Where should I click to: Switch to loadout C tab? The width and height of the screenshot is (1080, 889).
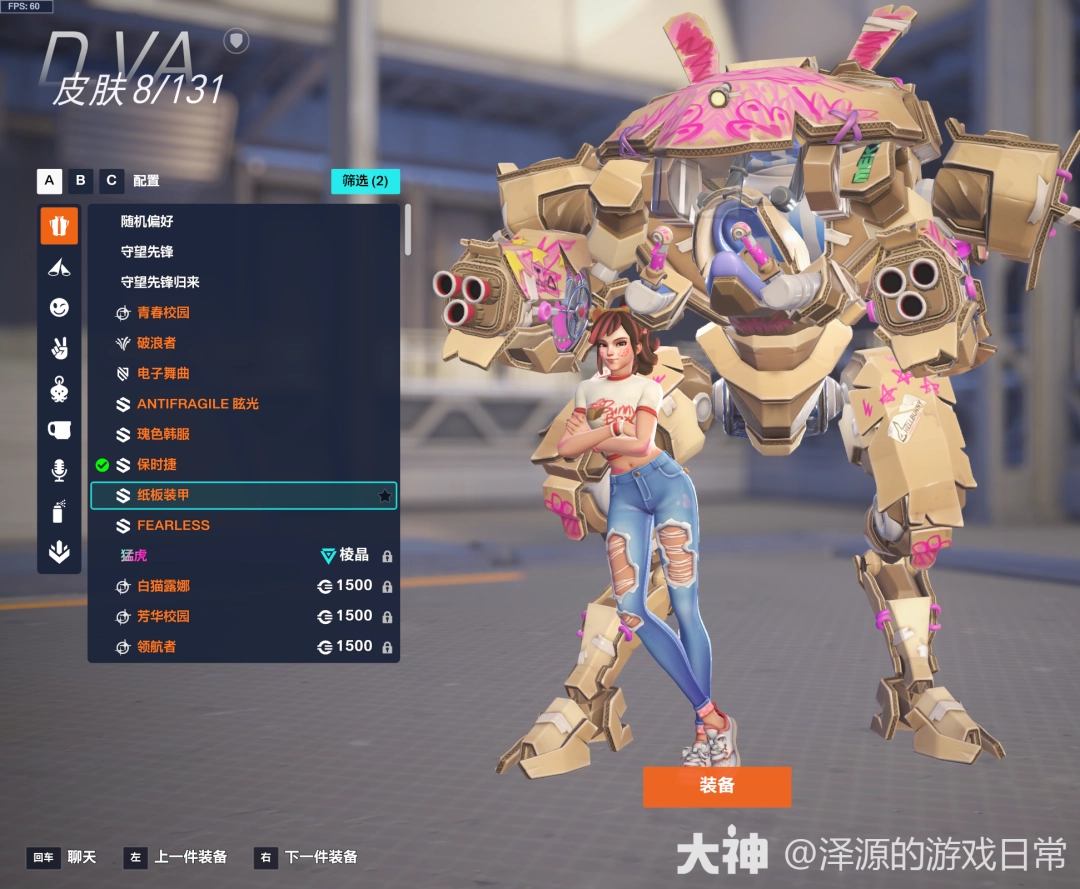pos(112,181)
